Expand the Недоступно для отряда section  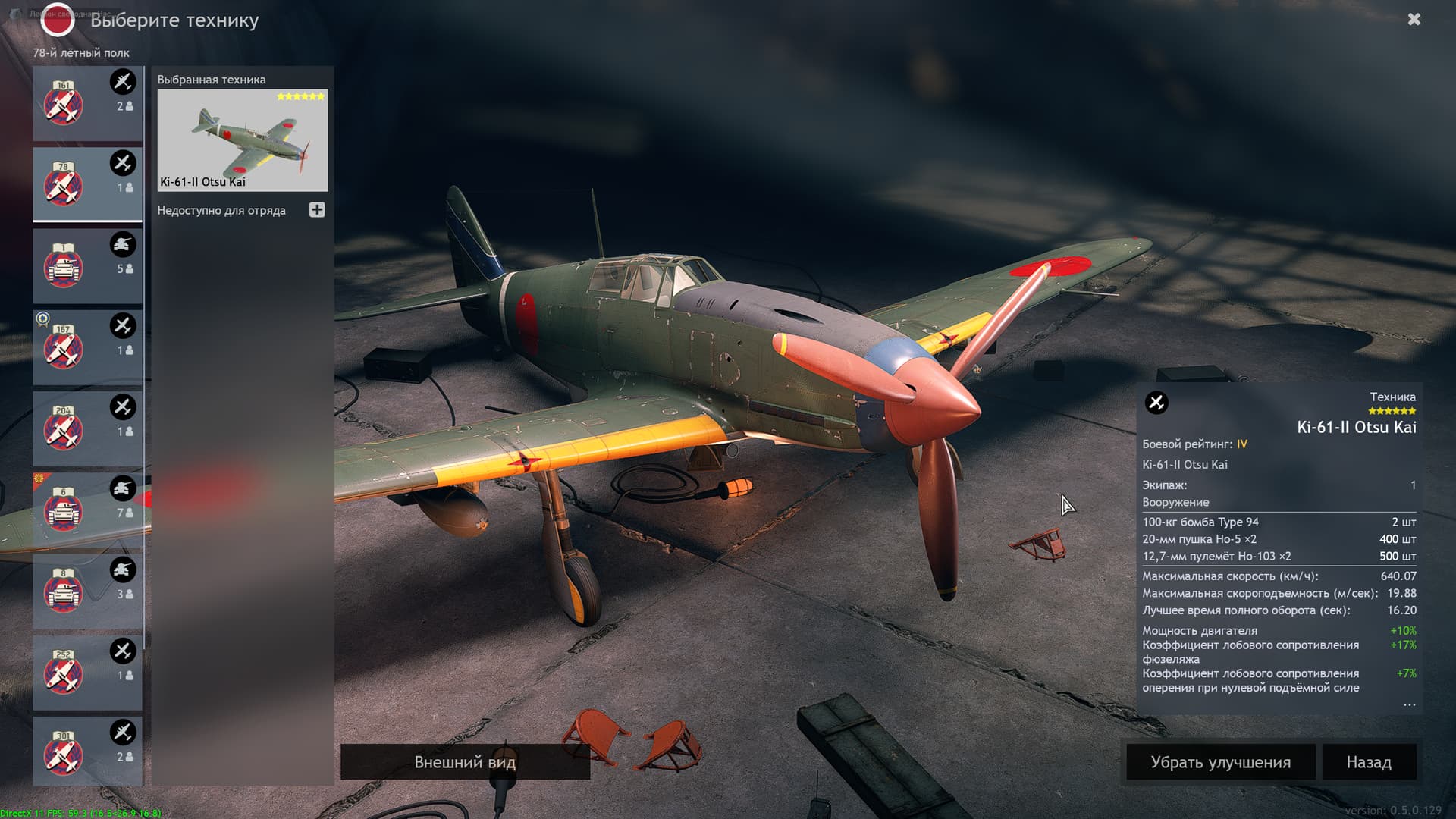coord(317,210)
